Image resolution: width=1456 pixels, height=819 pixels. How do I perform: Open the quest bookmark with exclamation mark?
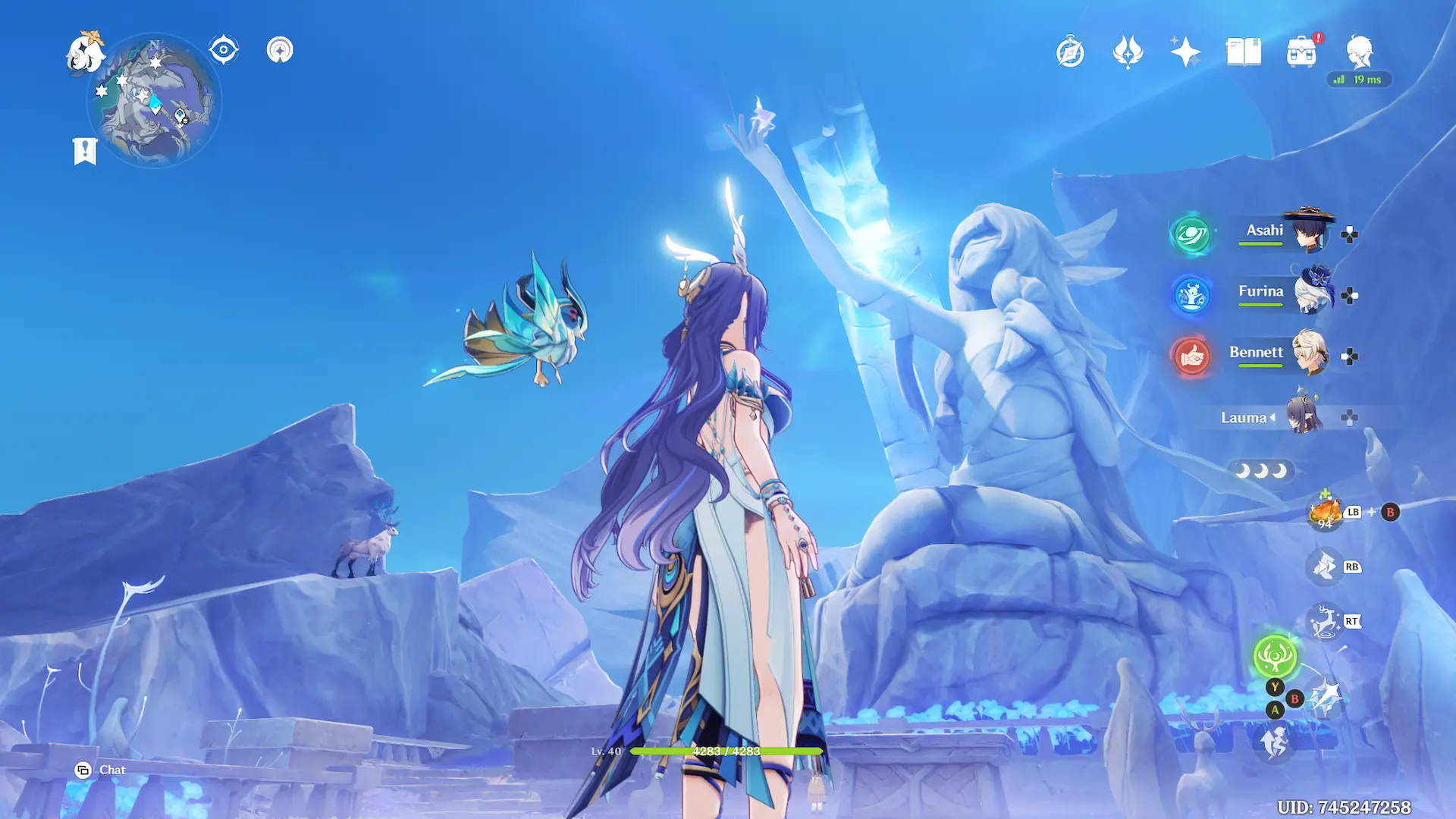(85, 150)
